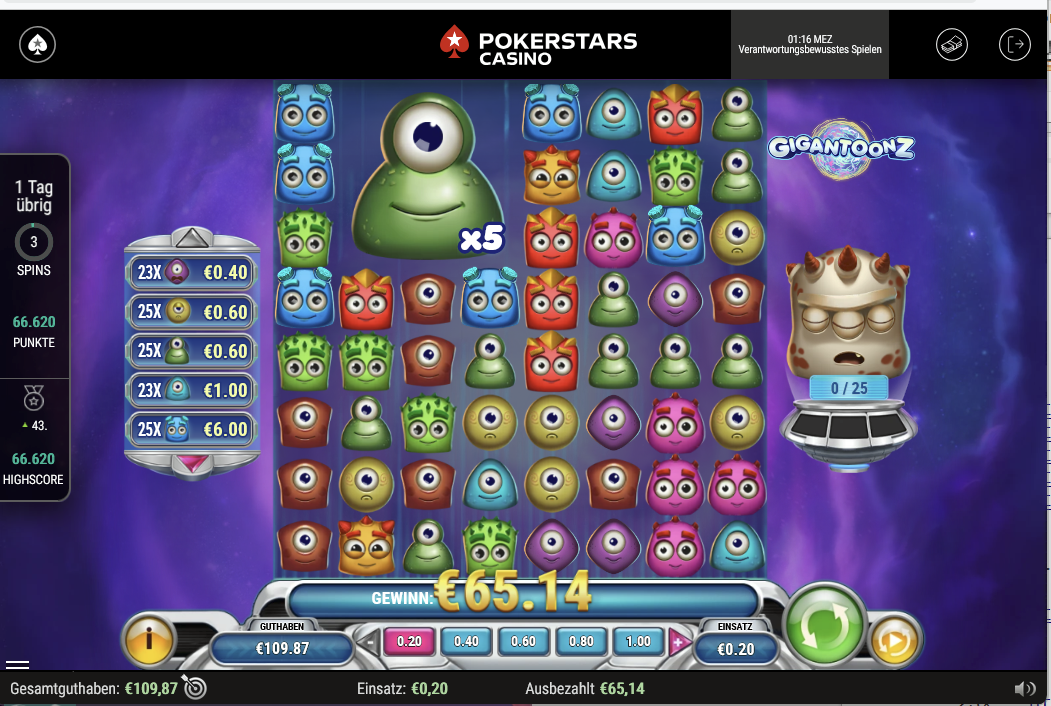Set the bet to 0.60
Image resolution: width=1051 pixels, height=706 pixels.
(x=523, y=642)
